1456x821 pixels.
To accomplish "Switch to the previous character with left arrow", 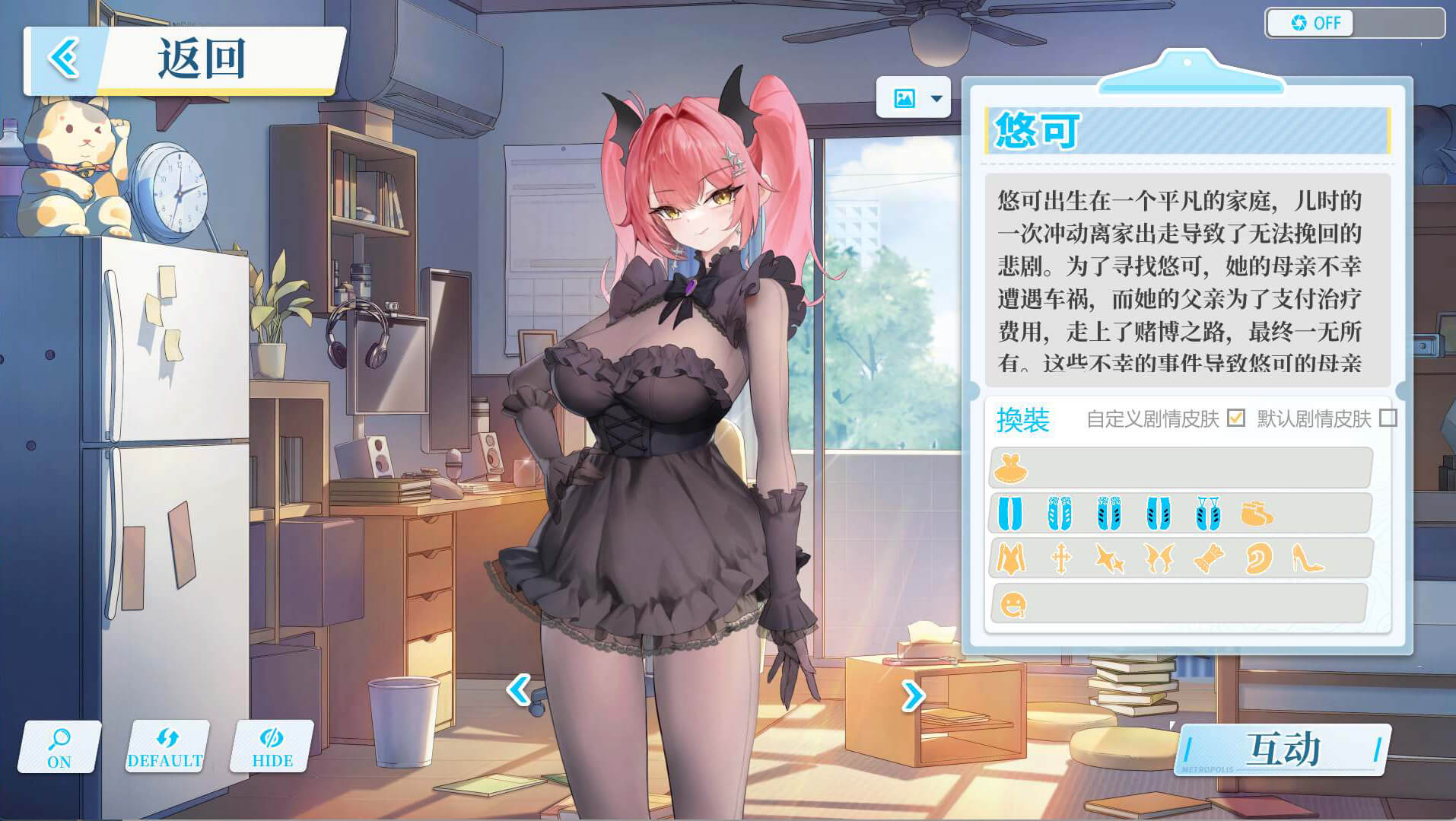I will (519, 690).
